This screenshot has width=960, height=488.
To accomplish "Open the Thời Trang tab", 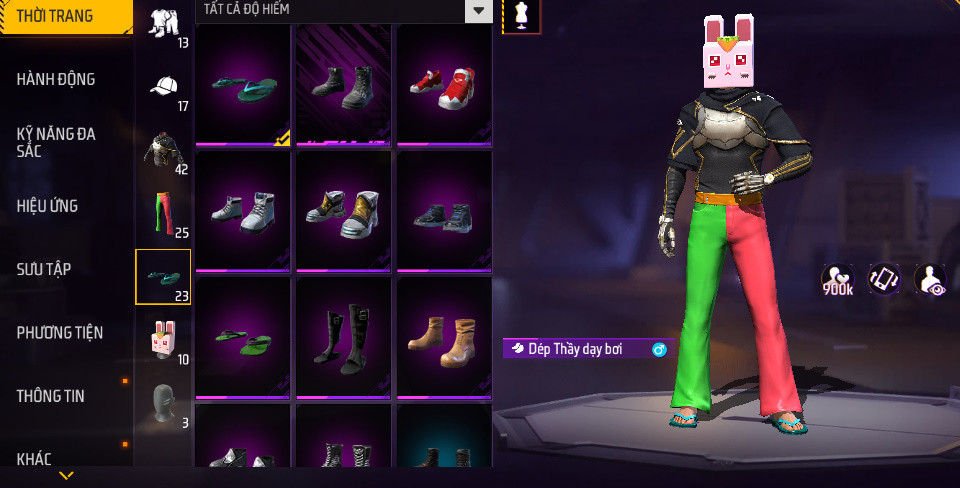I will [55, 16].
